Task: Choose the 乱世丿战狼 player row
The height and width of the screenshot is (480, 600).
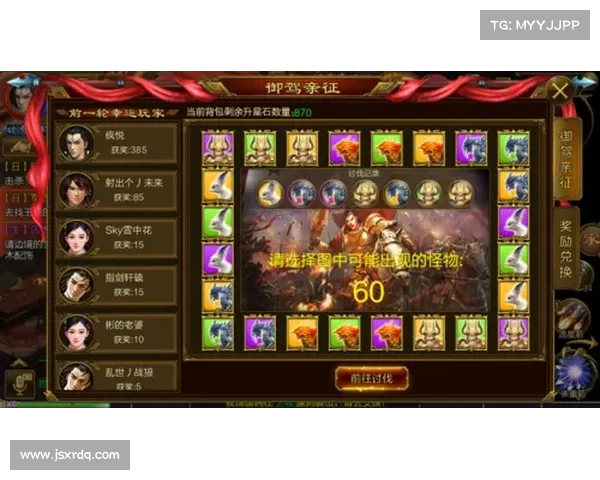Action: 116,376
